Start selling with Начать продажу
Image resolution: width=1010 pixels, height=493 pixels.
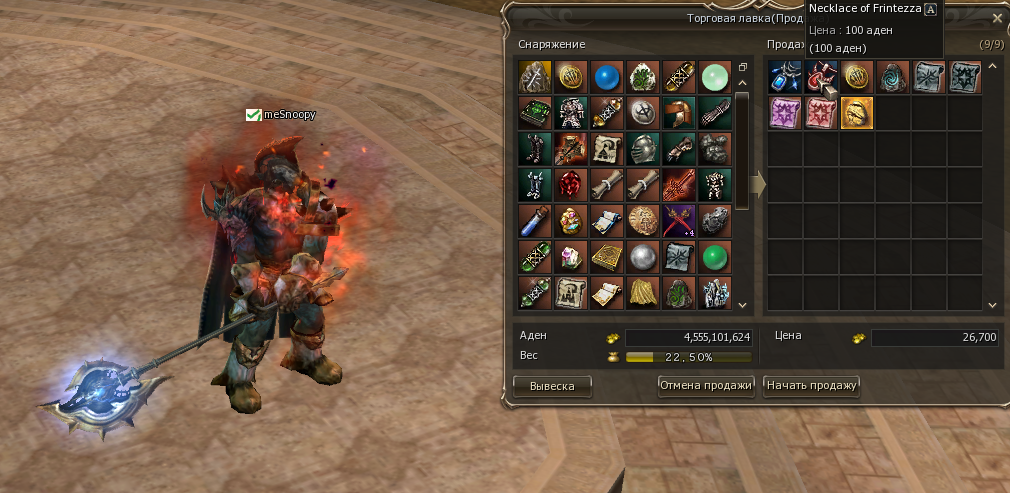811,386
